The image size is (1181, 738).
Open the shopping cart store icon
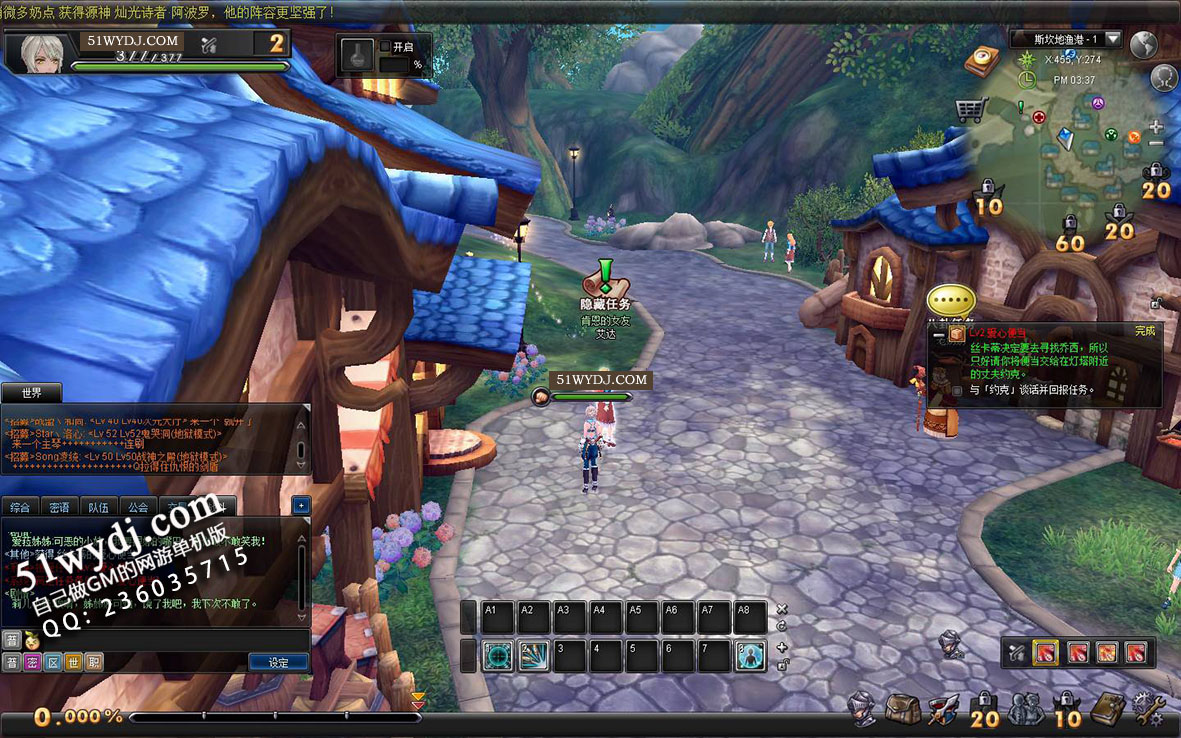point(970,108)
